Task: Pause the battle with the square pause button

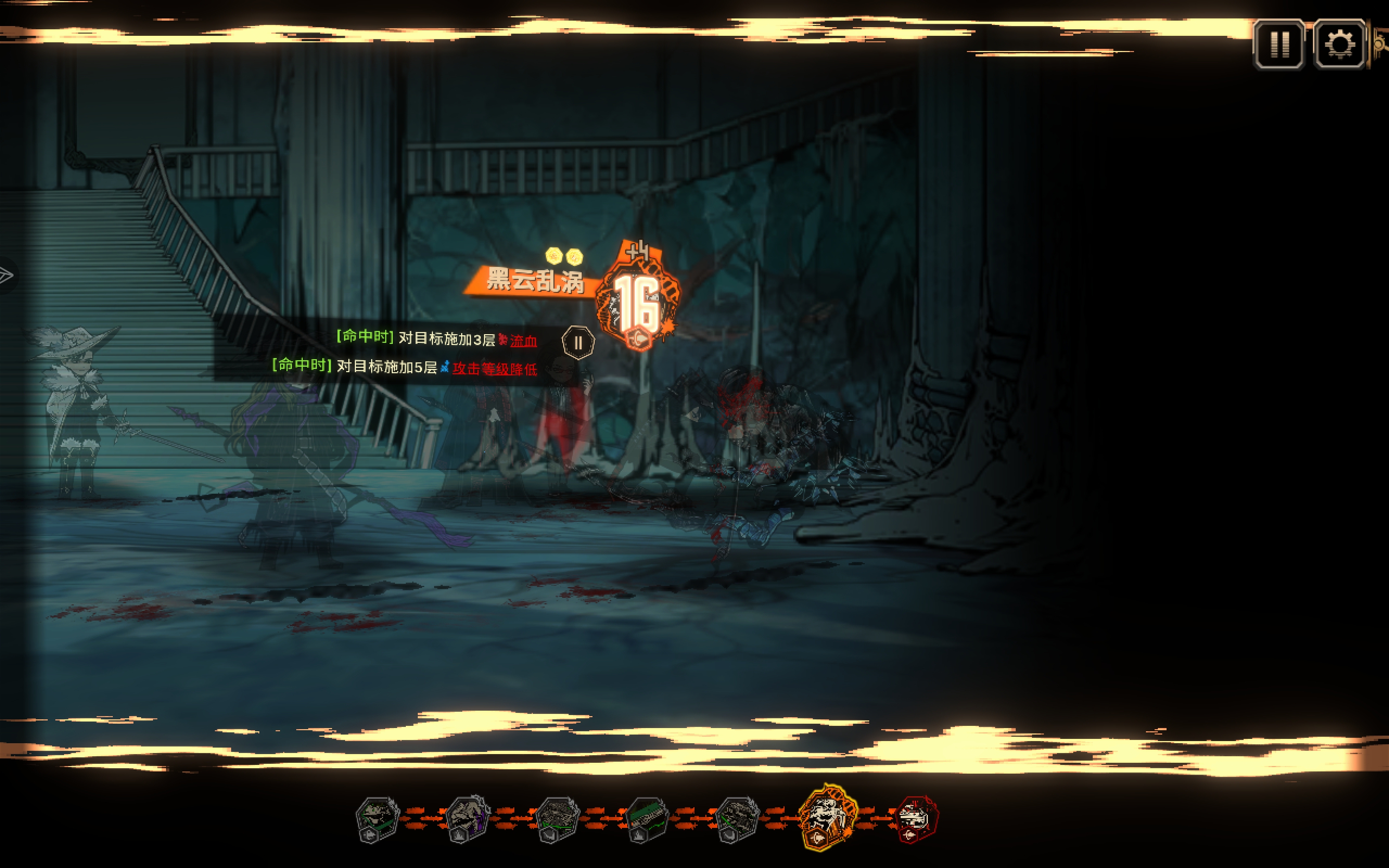Action: pos(1279,44)
